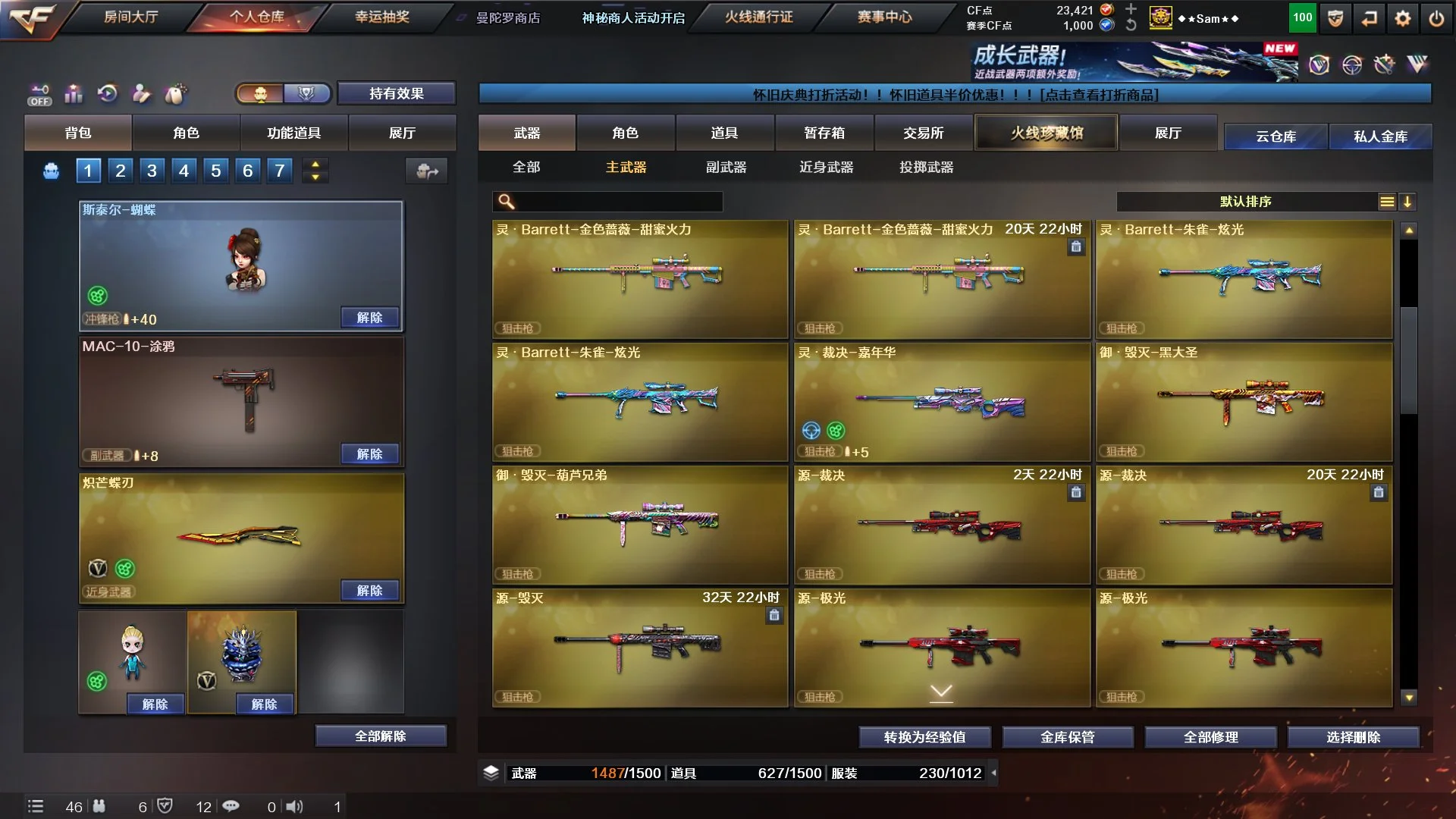Viewport: 1456px width, 819px height.
Task: Switch to the 火线珍藏馆 tab
Action: pos(1046,133)
